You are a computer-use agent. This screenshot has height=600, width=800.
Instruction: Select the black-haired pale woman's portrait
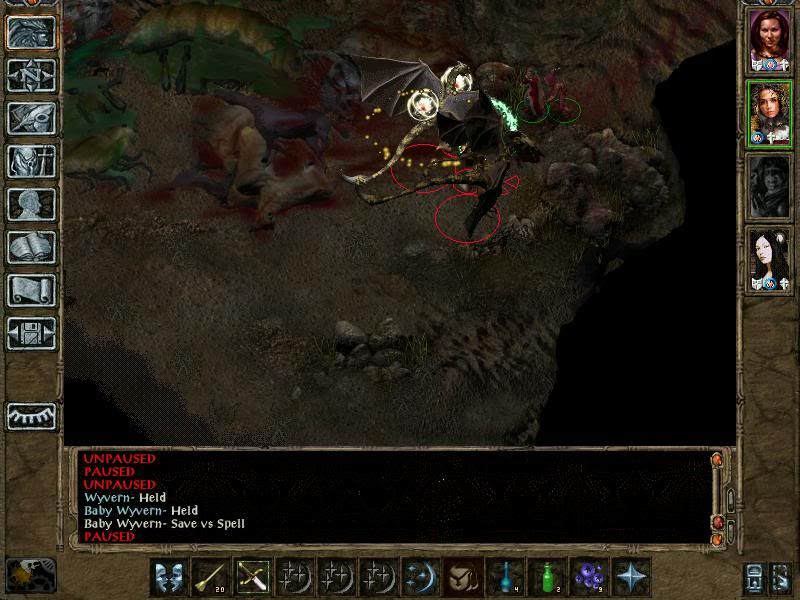pyautogui.click(x=768, y=260)
